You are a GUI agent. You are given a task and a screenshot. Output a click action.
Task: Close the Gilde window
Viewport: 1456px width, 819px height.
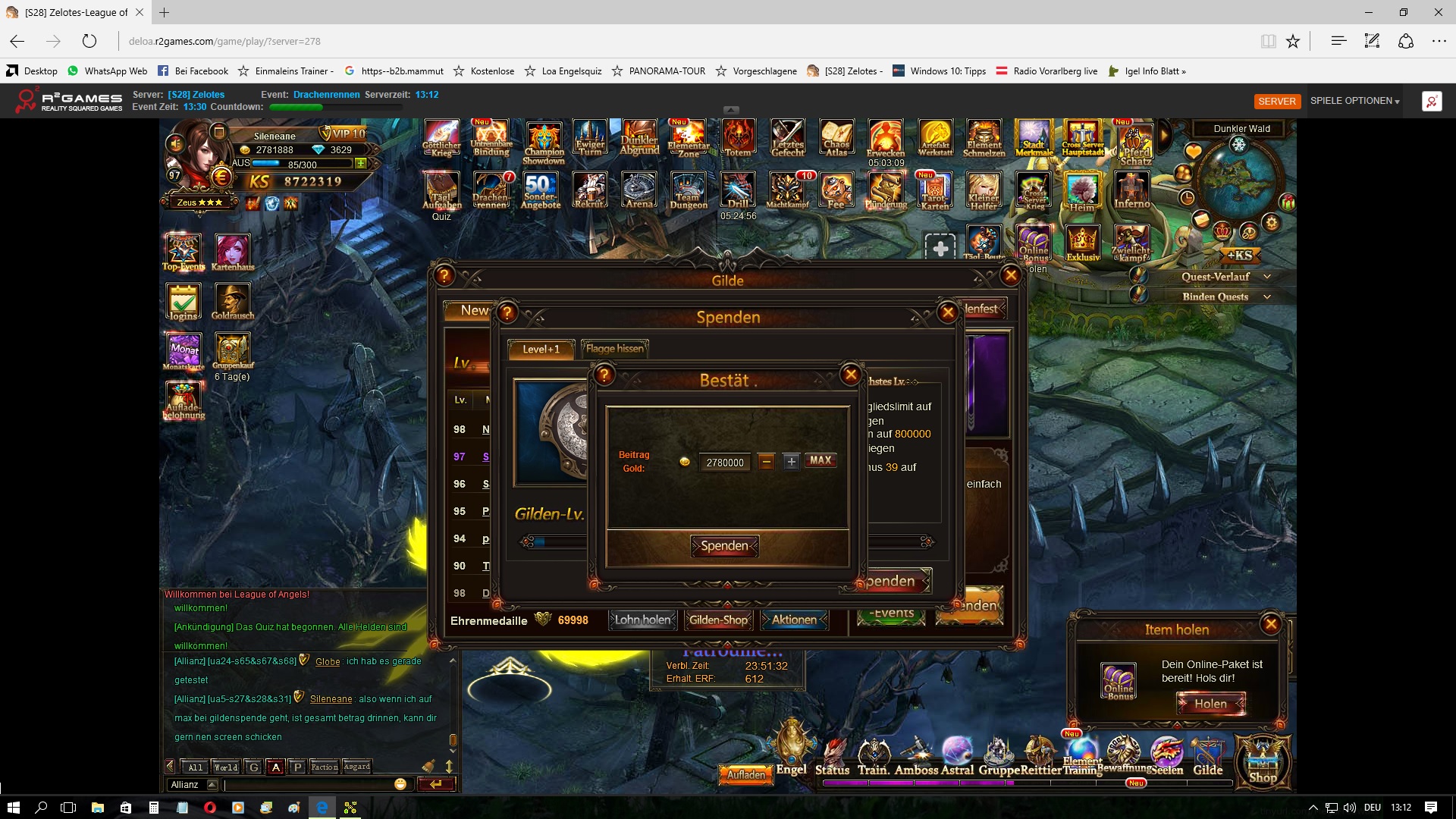click(x=1010, y=276)
